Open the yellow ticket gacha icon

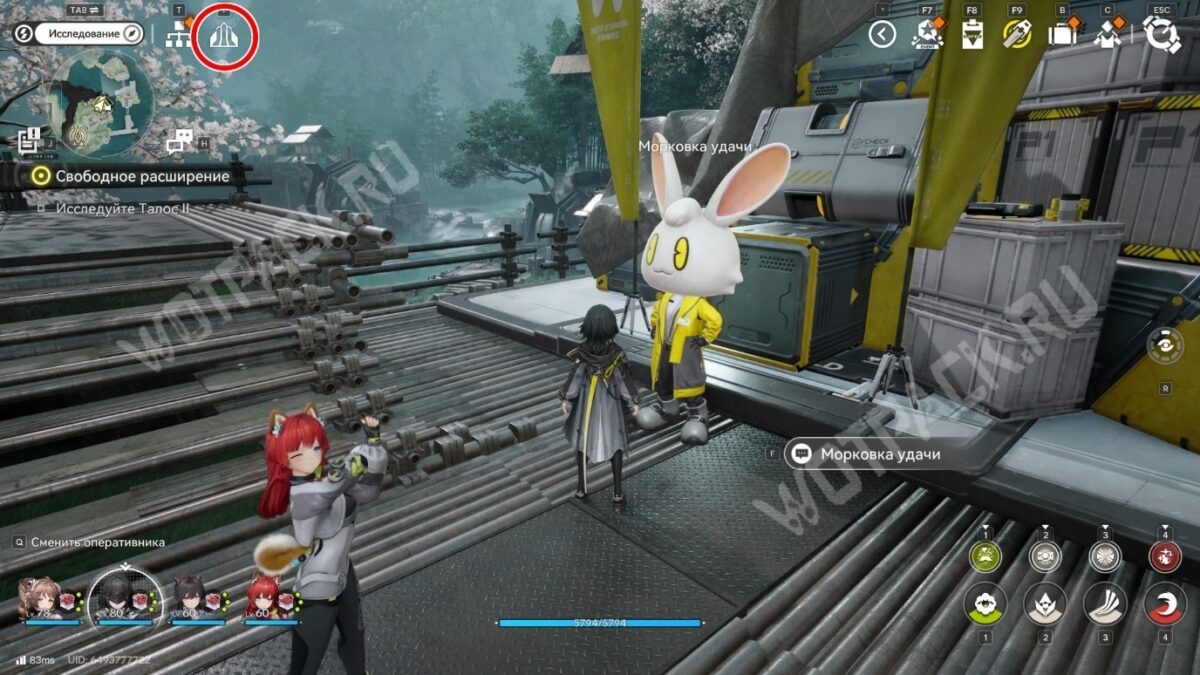pyautogui.click(x=1017, y=35)
